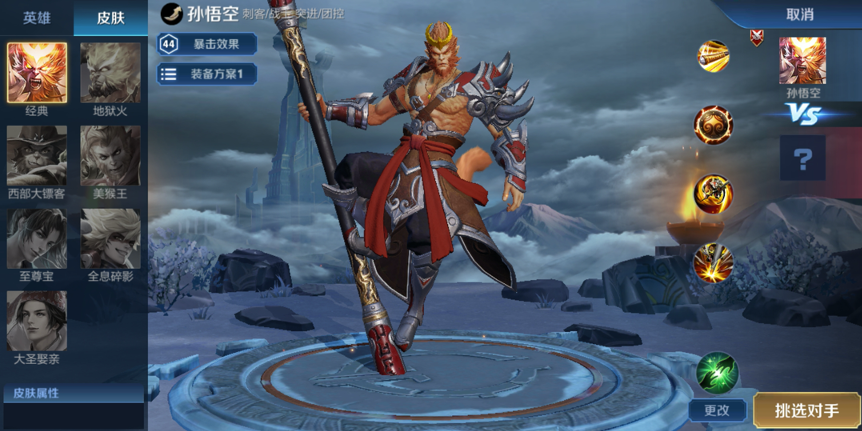Switch to the 皮肤 tab
This screenshot has width=862, height=431.
point(111,18)
